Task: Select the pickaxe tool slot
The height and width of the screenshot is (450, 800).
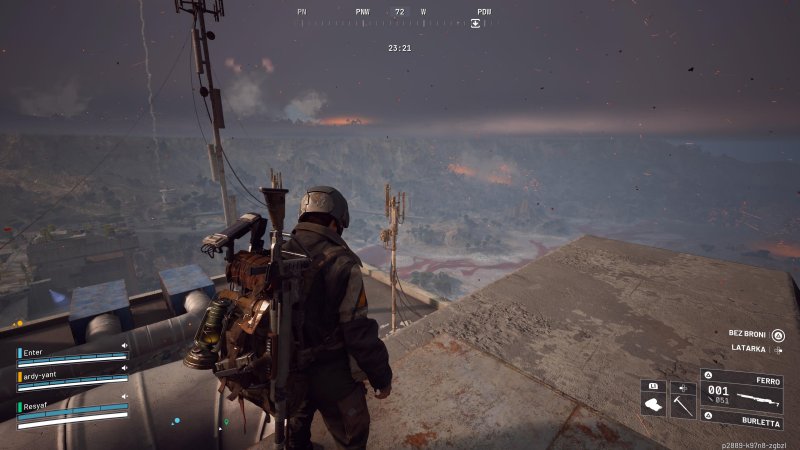Action: pos(683,405)
